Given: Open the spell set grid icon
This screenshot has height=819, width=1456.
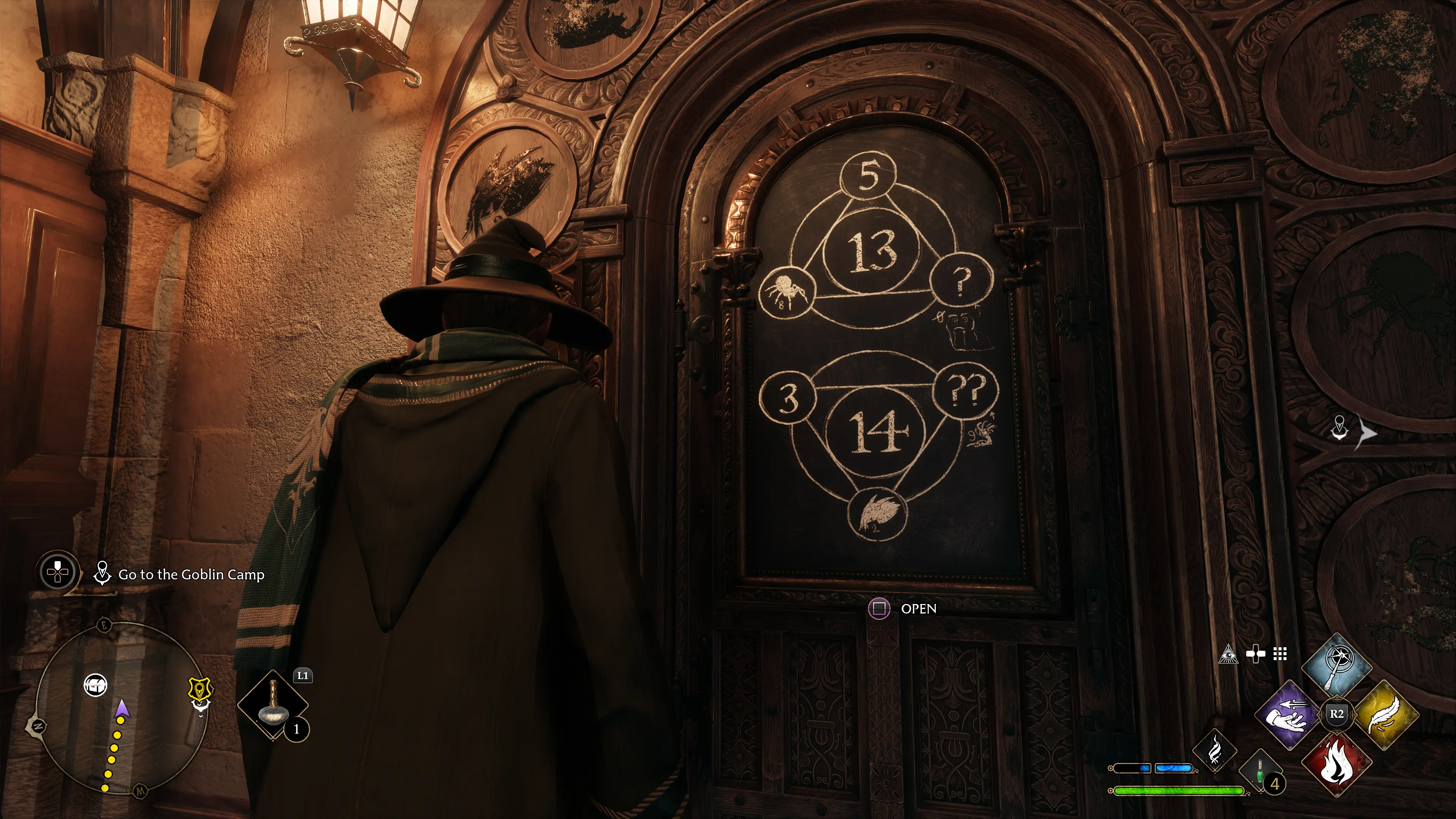Looking at the screenshot, I should 1280,654.
